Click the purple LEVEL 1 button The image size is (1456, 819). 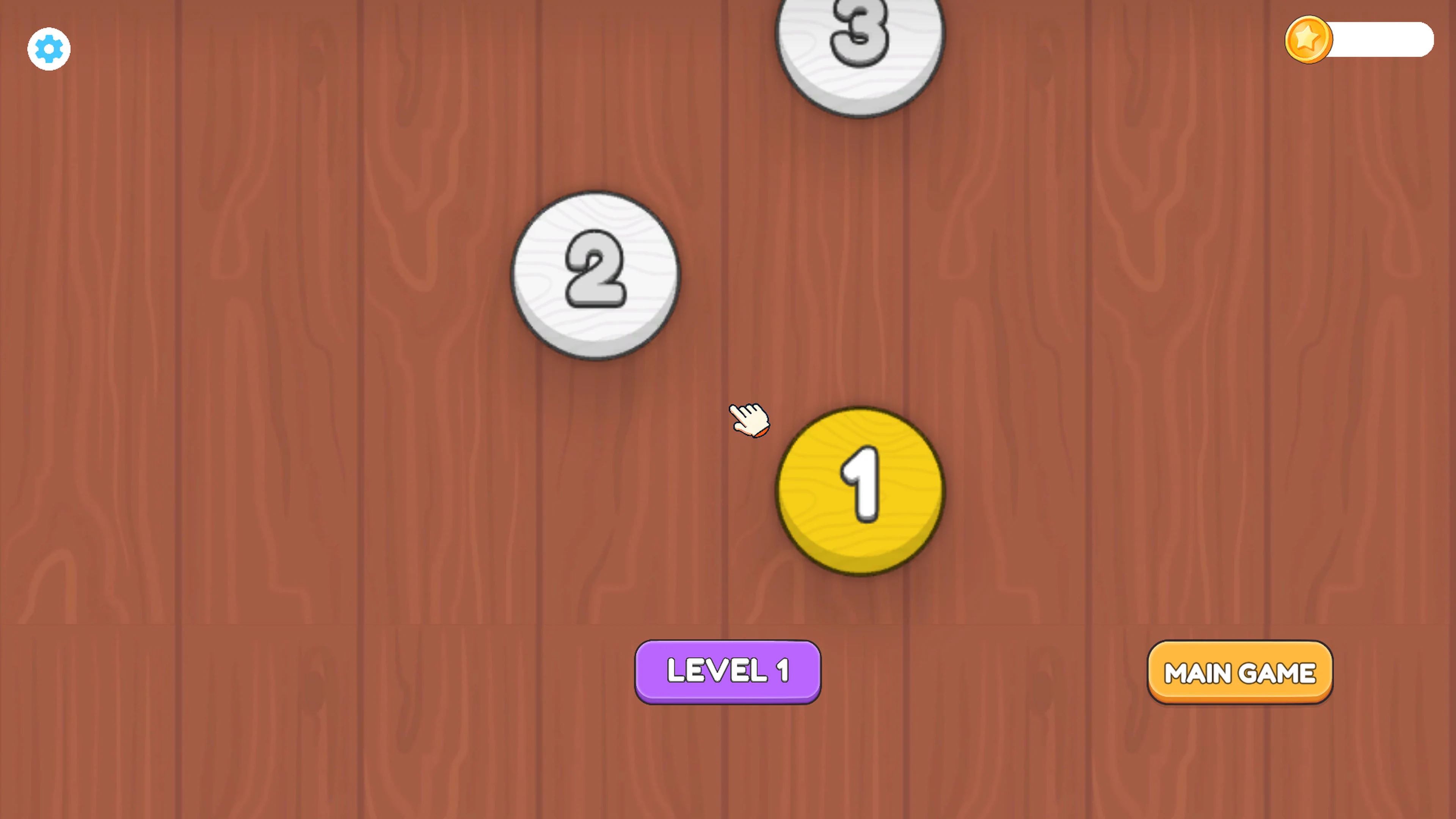[728, 672]
